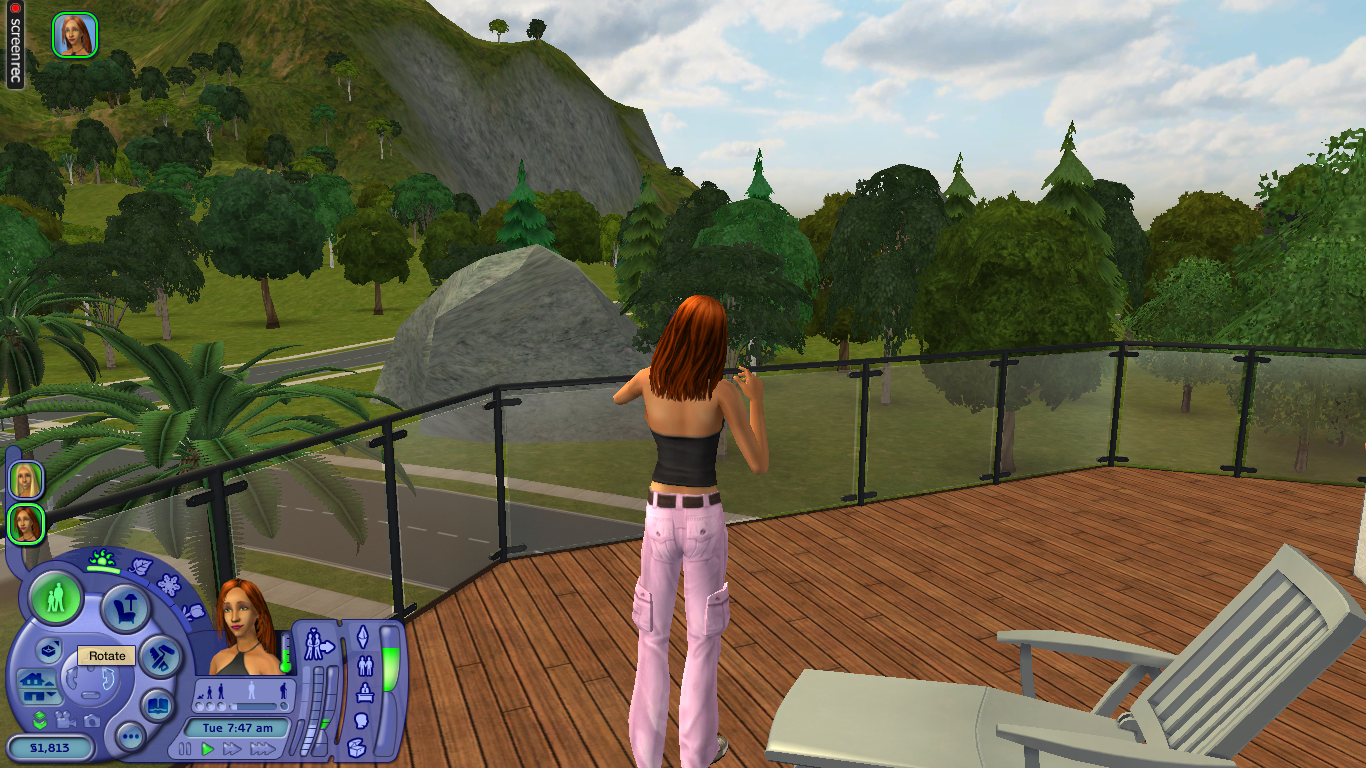Resume game at normal play speed

click(x=208, y=748)
